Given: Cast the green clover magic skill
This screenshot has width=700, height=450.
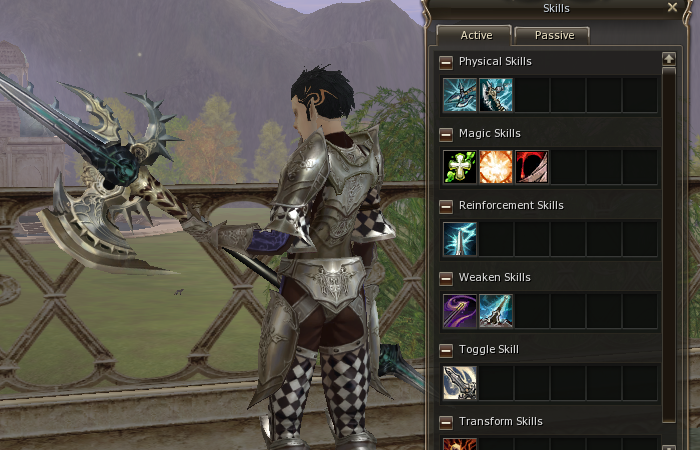Looking at the screenshot, I should click(x=460, y=167).
